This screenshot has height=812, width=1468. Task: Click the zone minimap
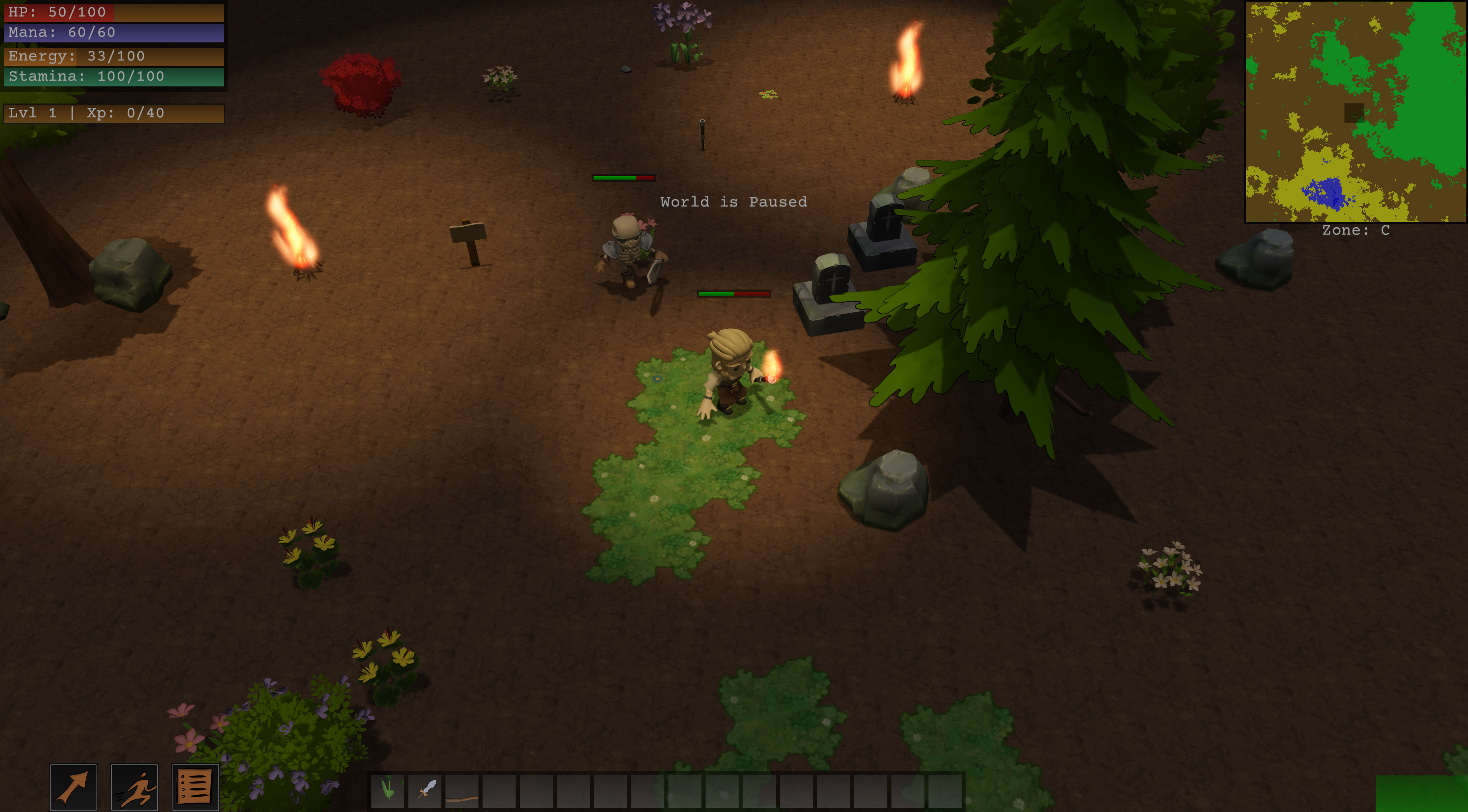click(1355, 112)
